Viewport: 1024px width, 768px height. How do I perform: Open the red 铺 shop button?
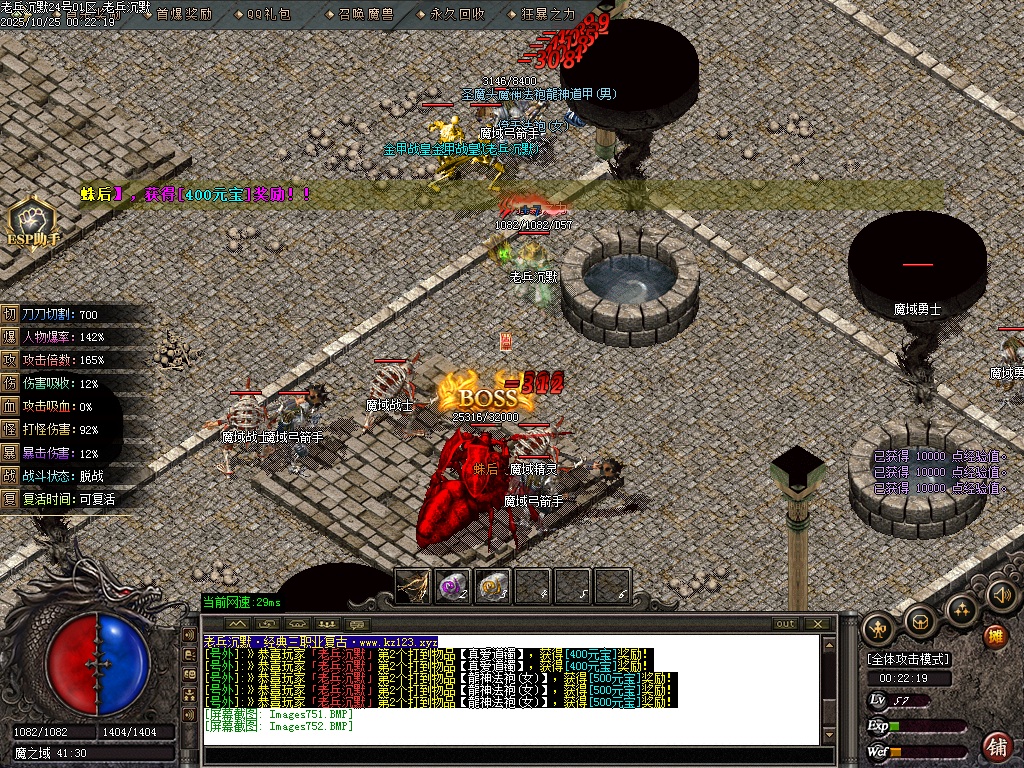[x=997, y=746]
